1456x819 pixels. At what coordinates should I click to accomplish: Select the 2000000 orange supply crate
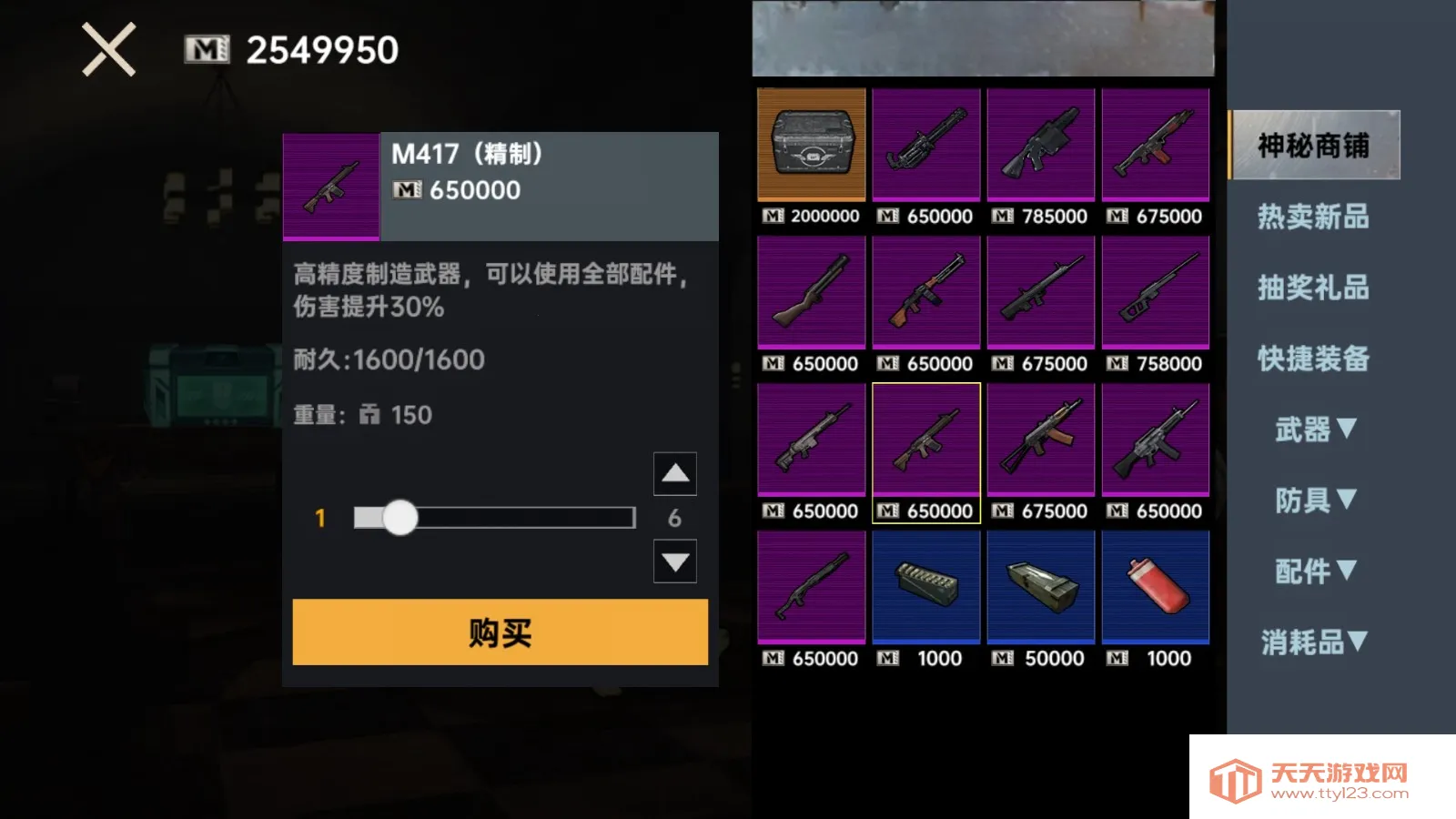[x=812, y=145]
